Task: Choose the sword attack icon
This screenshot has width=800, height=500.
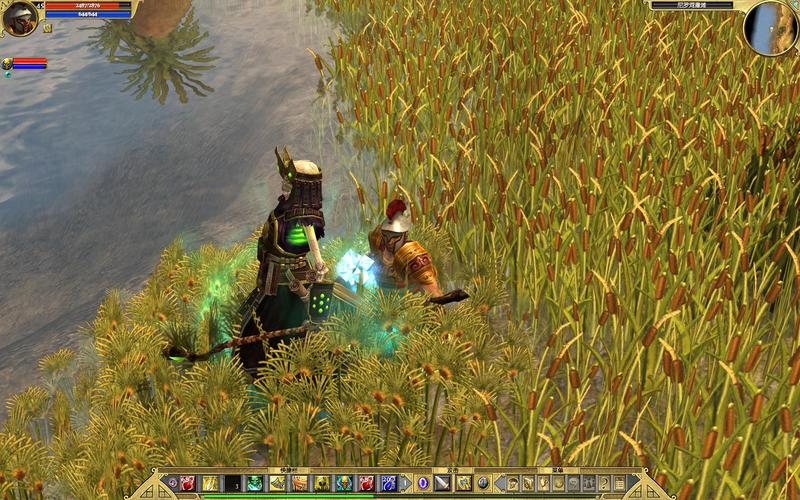Action: [442, 483]
